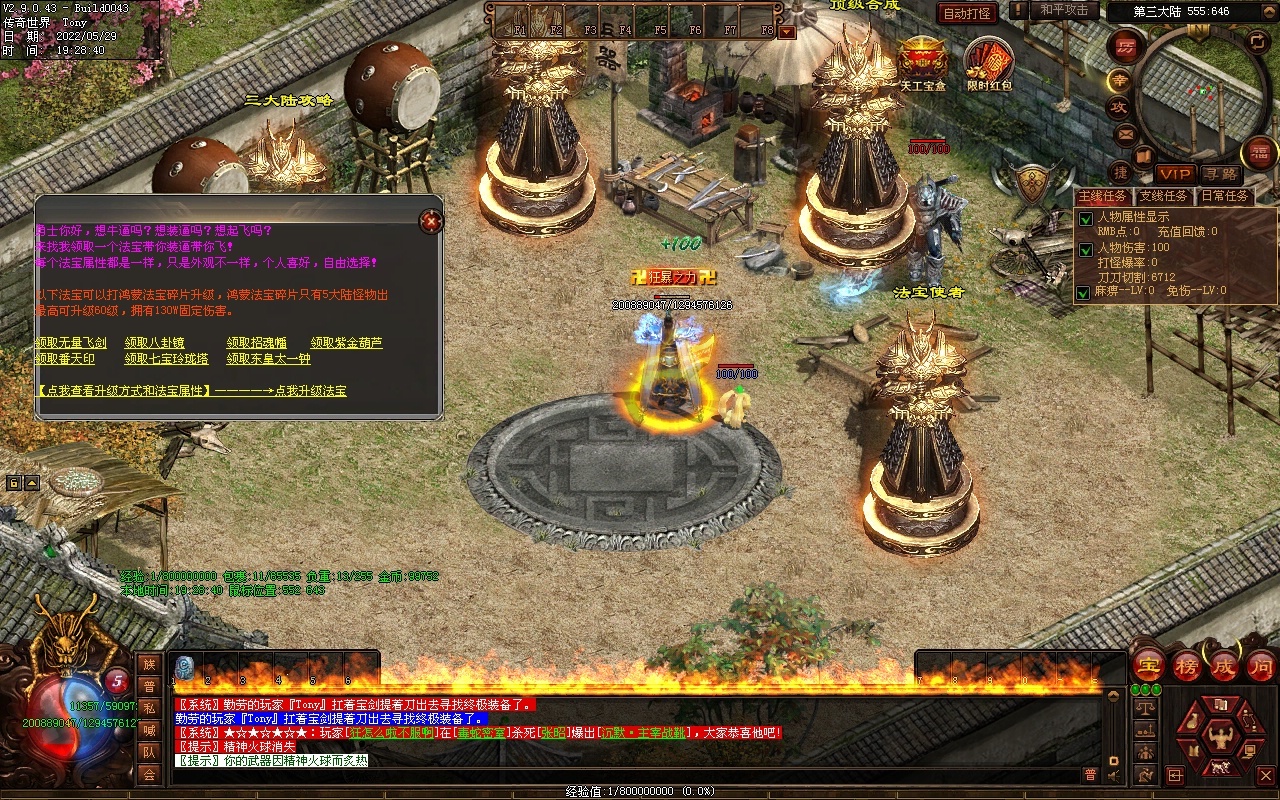This screenshot has height=800, width=1280.
Task: Claim the 领取紫金葫芦 treasure
Action: [x=346, y=343]
